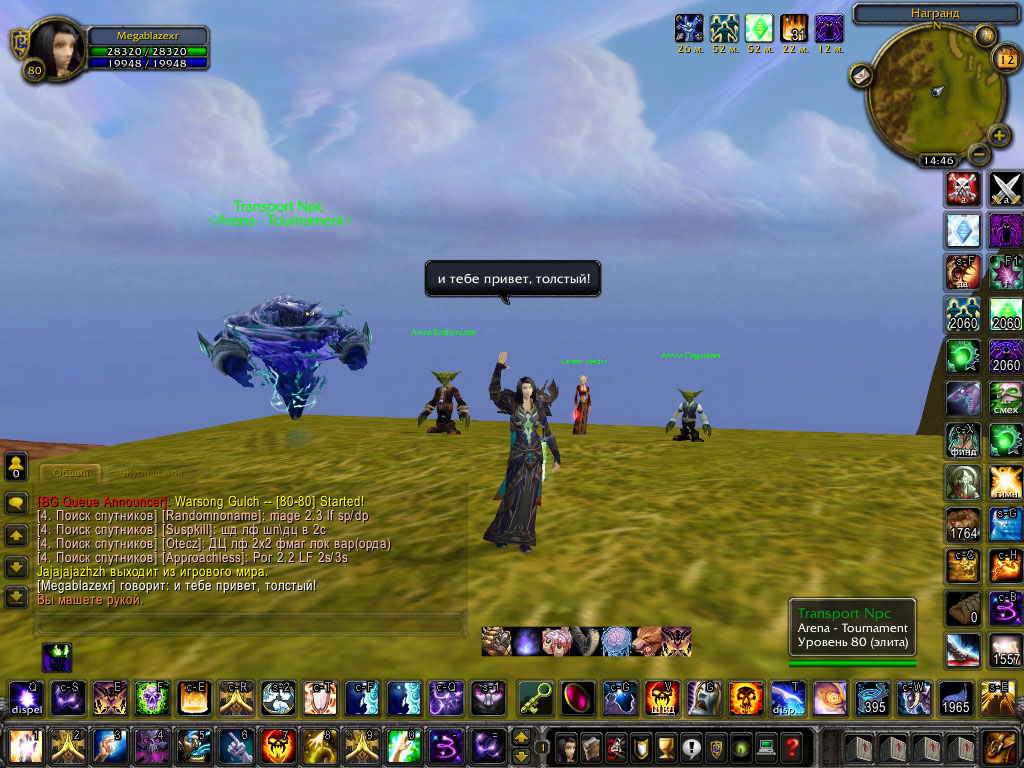Open the red question mark help button
This screenshot has width=1024, height=768.
(791, 746)
